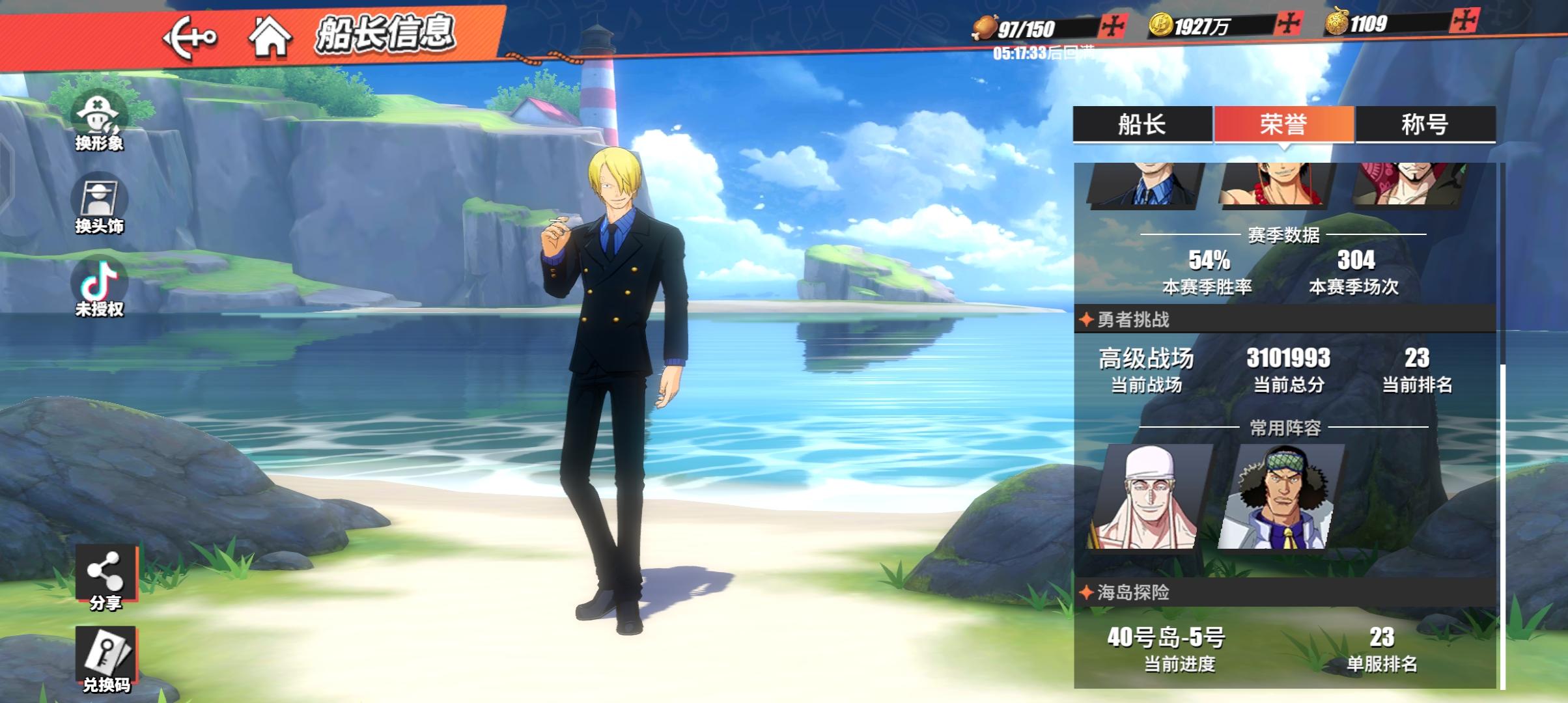Switch to the 船长 tab
This screenshot has height=703, width=1568.
(x=1142, y=124)
